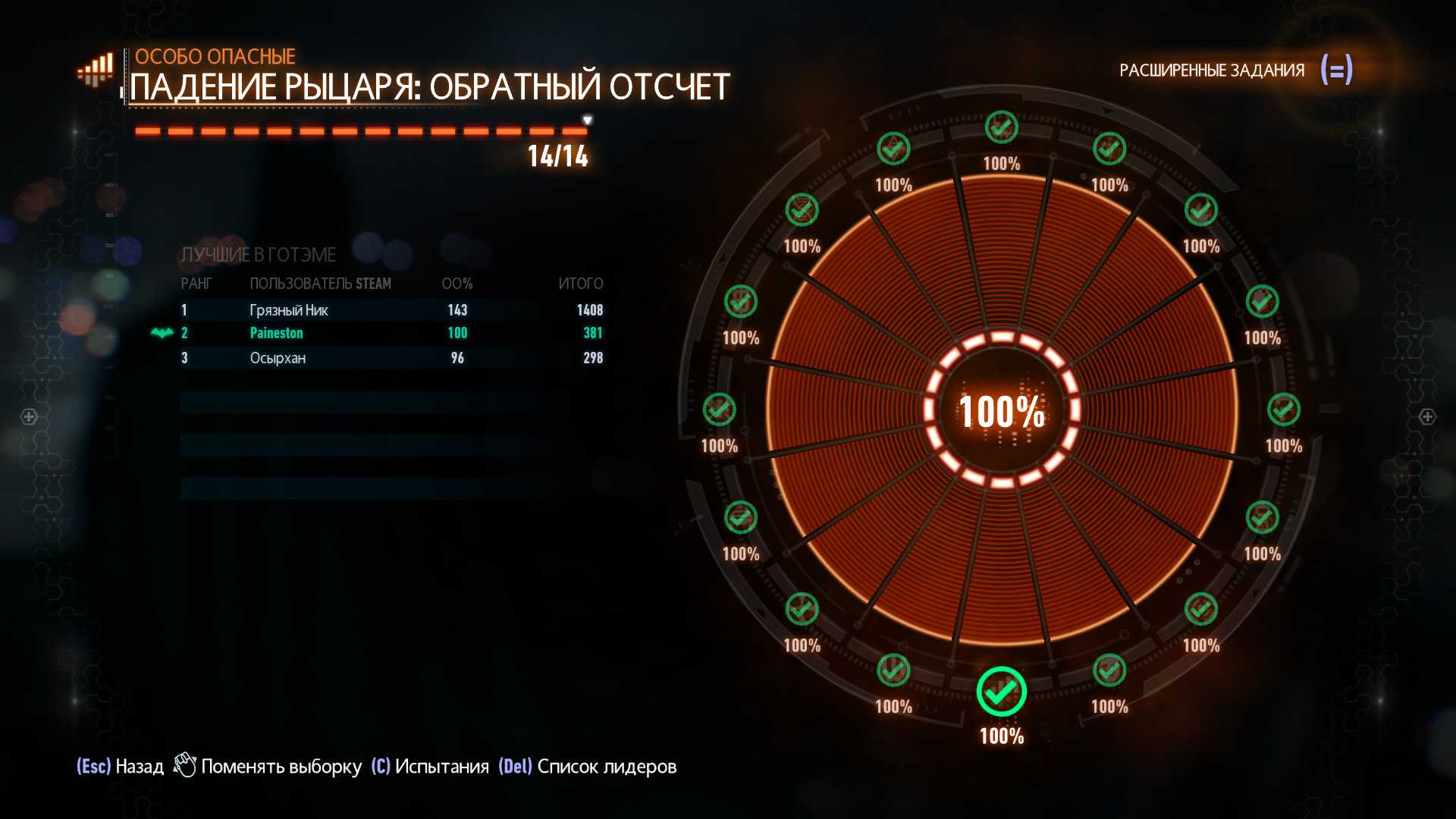Click the central 100% wheel hub

(1002, 411)
